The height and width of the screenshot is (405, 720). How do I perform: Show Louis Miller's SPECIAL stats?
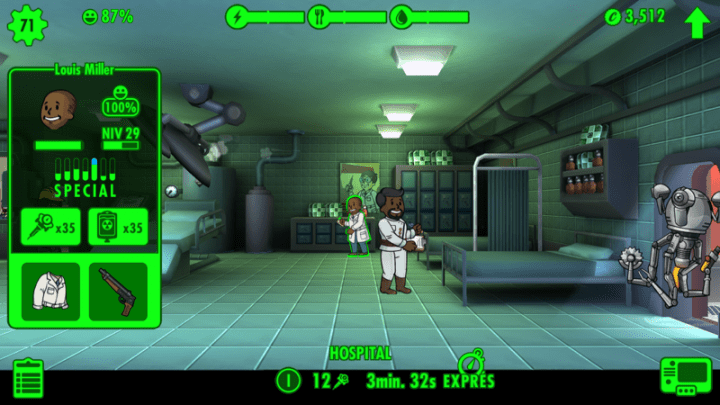point(84,177)
